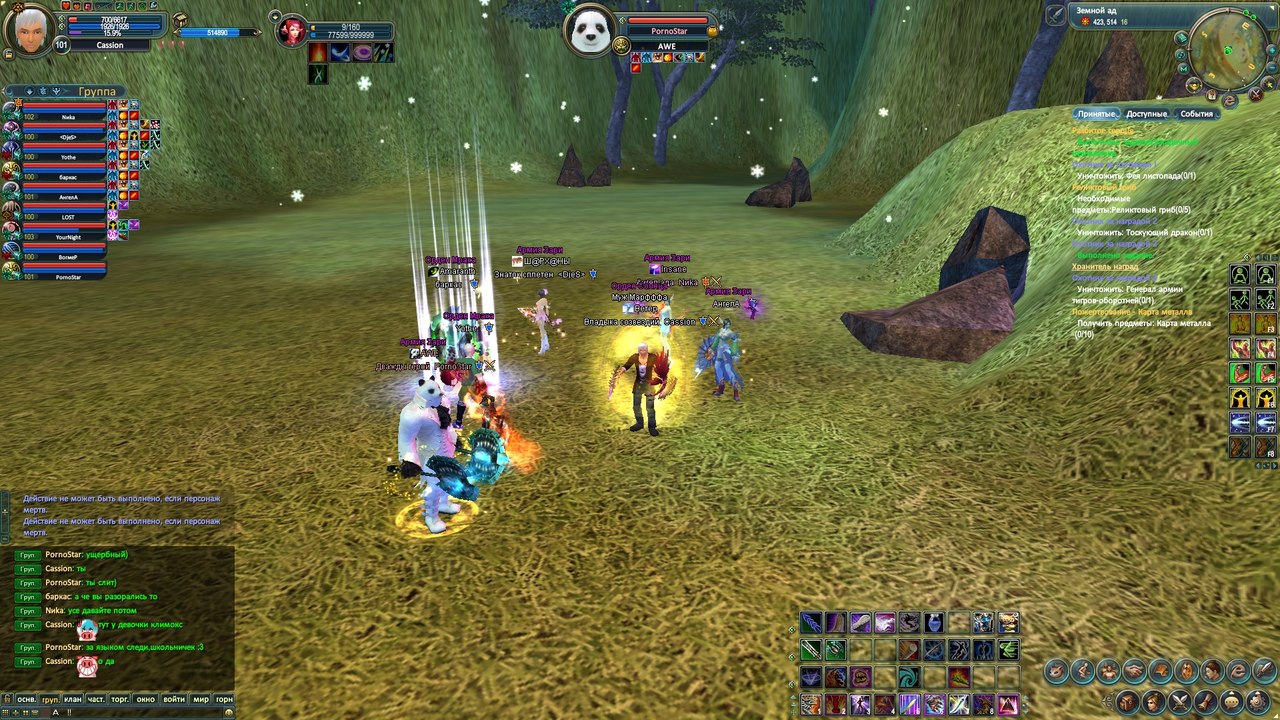1280x720 pixels.
Task: Open the handshake social menu icon
Action: coord(1134,671)
